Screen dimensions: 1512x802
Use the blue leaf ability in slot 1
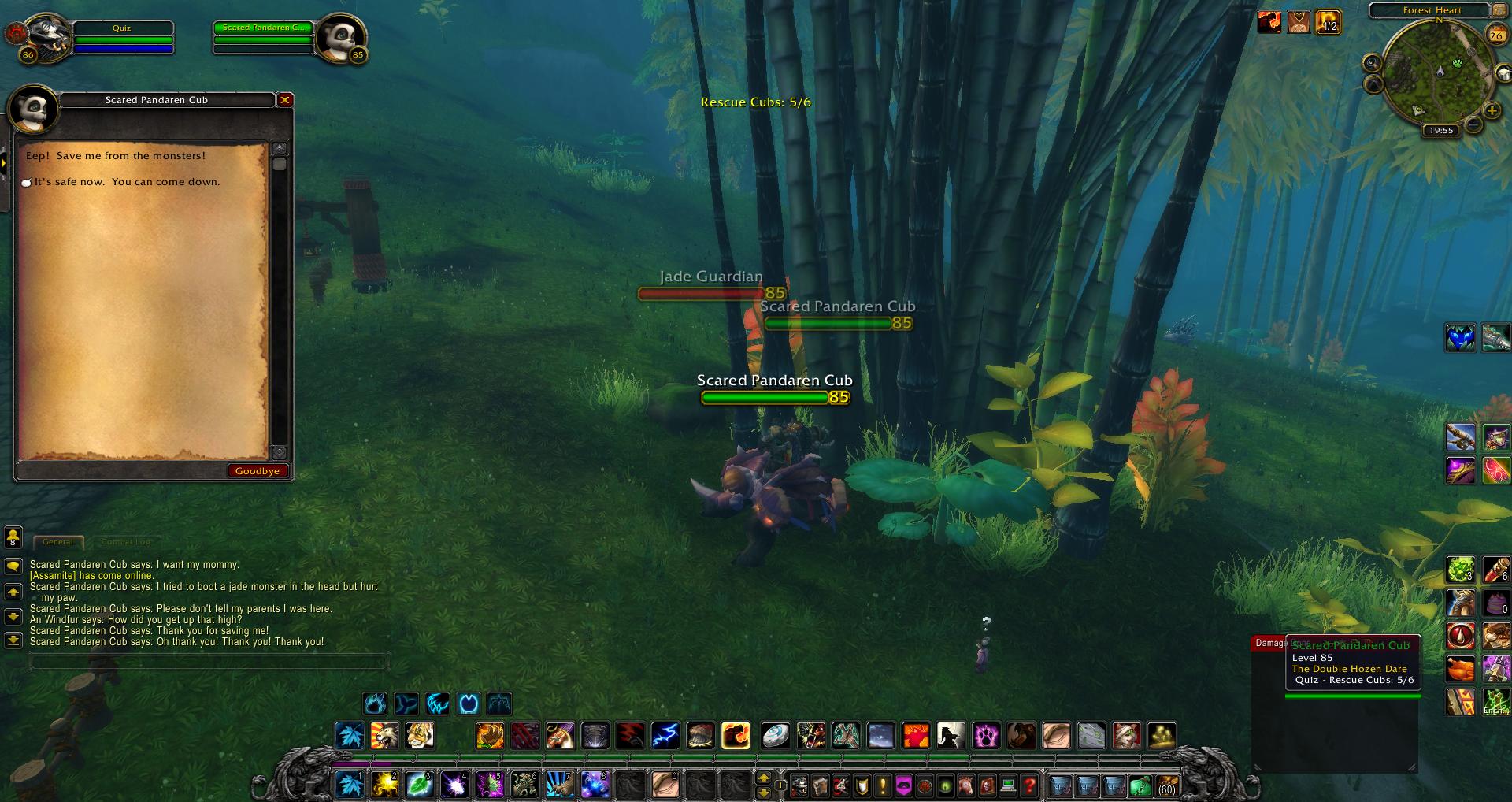pos(350,785)
